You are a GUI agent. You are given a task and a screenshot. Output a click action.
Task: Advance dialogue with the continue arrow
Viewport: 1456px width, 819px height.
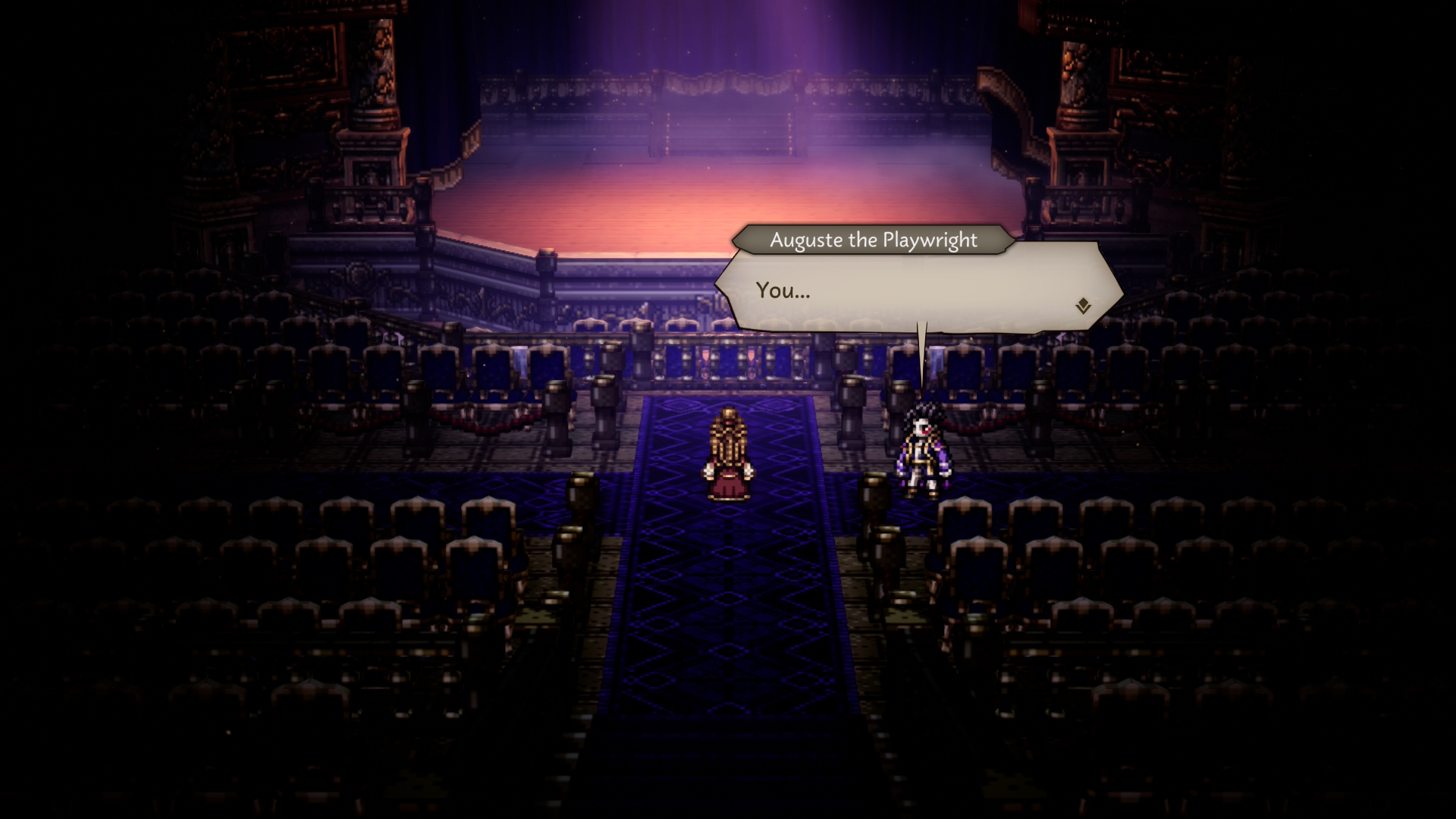[x=1083, y=306]
